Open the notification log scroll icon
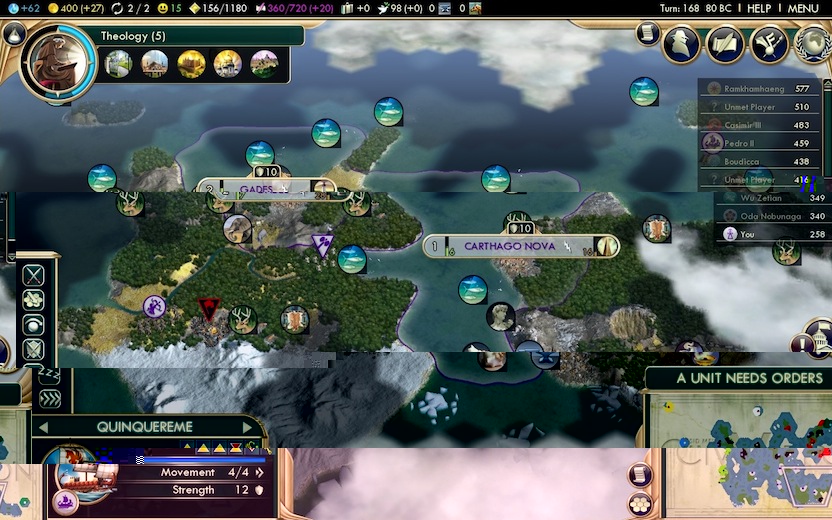Screen dimensions: 832x520 point(645,34)
